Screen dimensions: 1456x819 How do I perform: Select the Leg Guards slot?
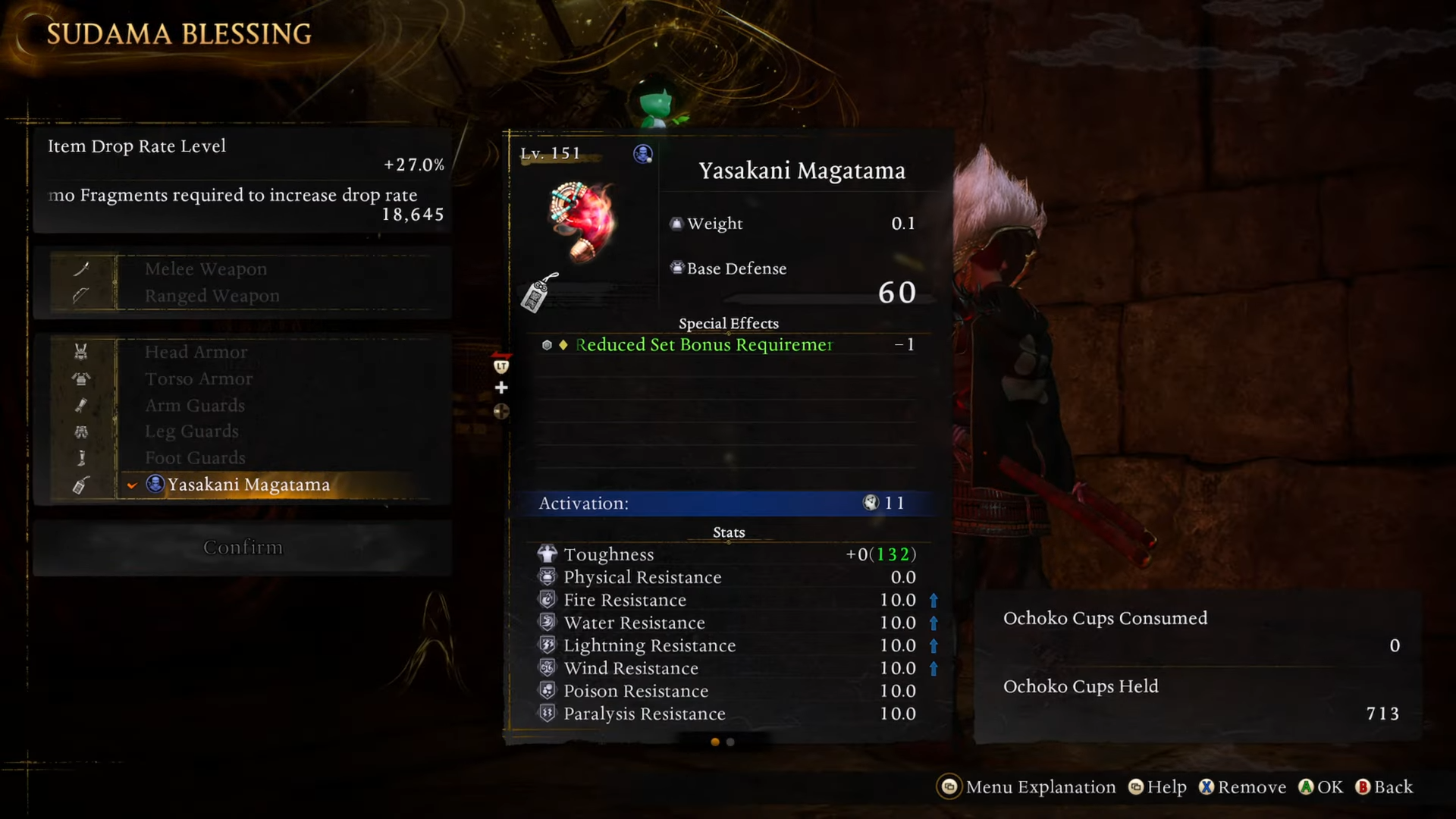[x=192, y=431]
